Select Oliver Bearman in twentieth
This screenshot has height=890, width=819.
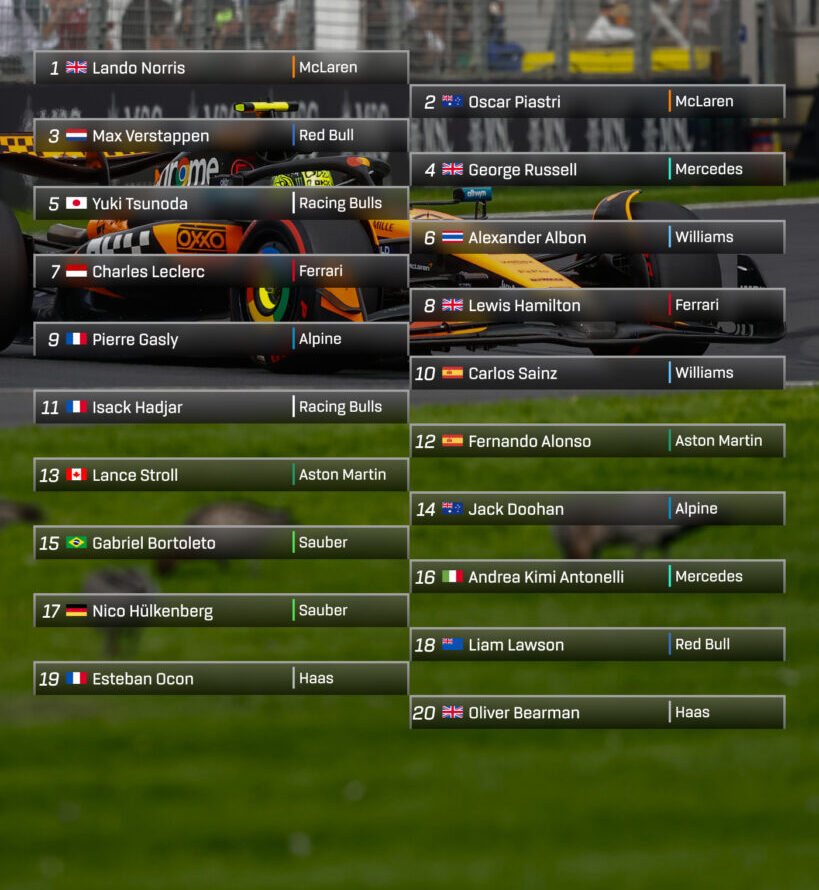(597, 713)
